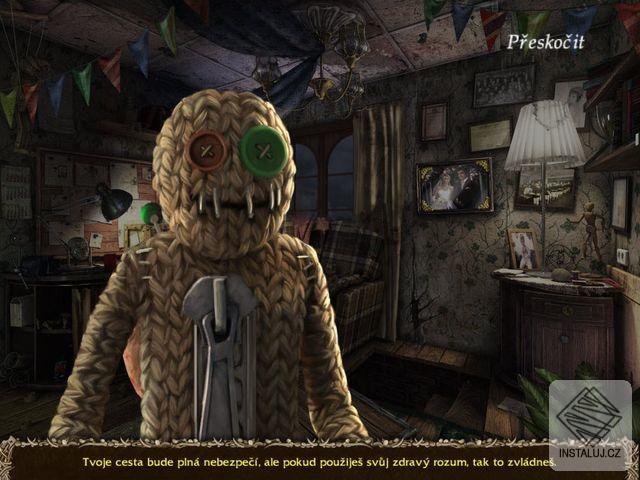640x480 pixels.
Task: Skip the cutscene with Přeskočit
Action: [545, 41]
